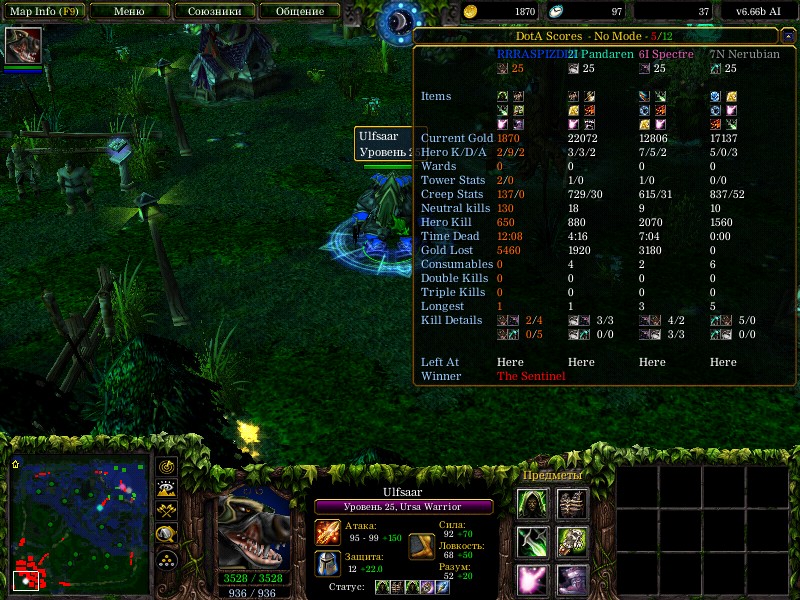800x600 pixels.
Task: Click Ulfsaar's 3D hero portrait
Action: coord(253,526)
